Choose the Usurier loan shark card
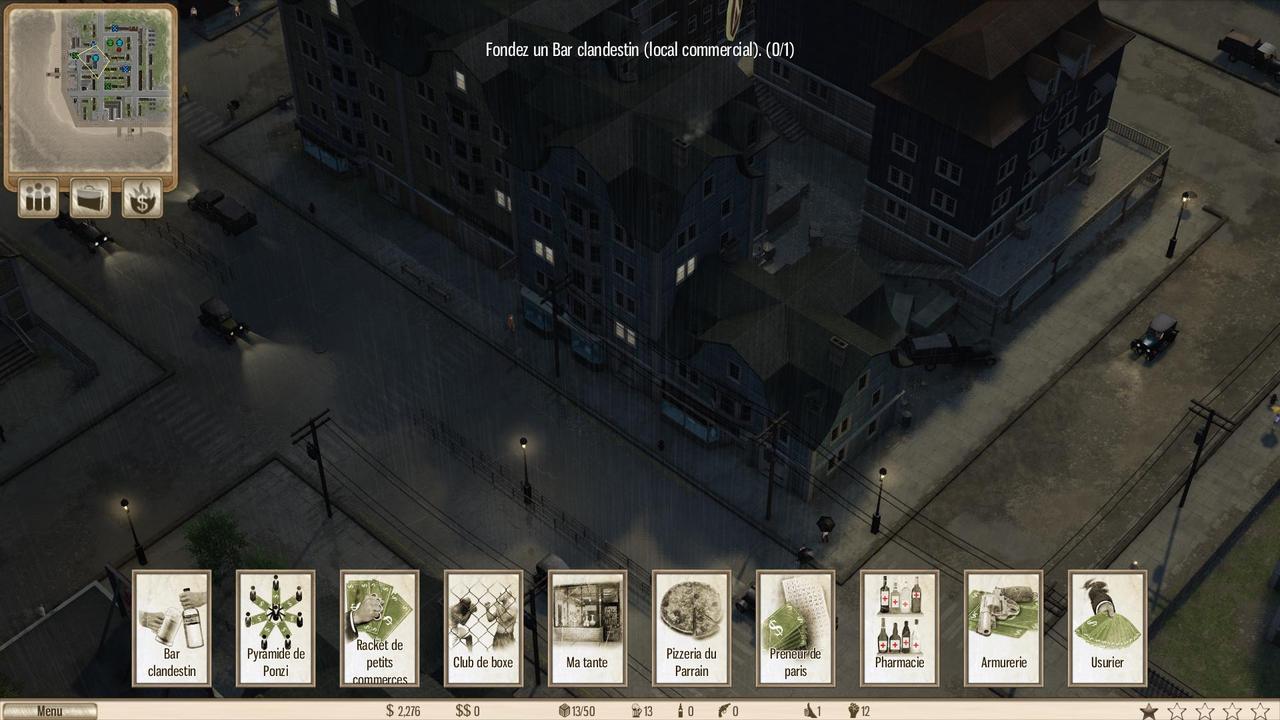 [x=1108, y=628]
